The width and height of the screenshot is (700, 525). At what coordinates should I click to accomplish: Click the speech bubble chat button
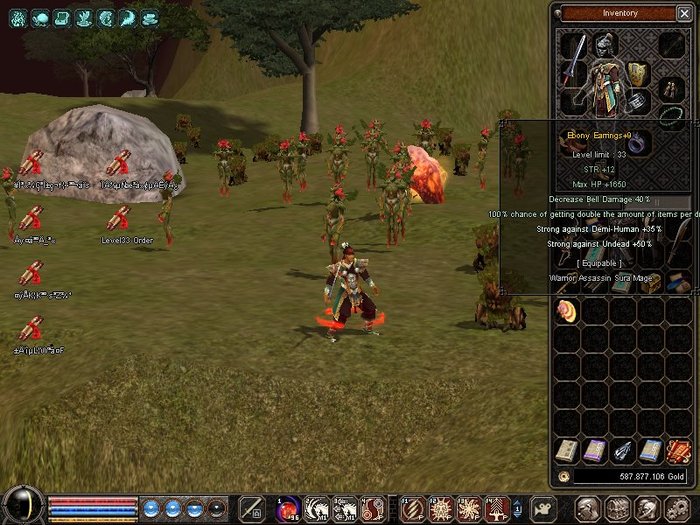[542, 507]
